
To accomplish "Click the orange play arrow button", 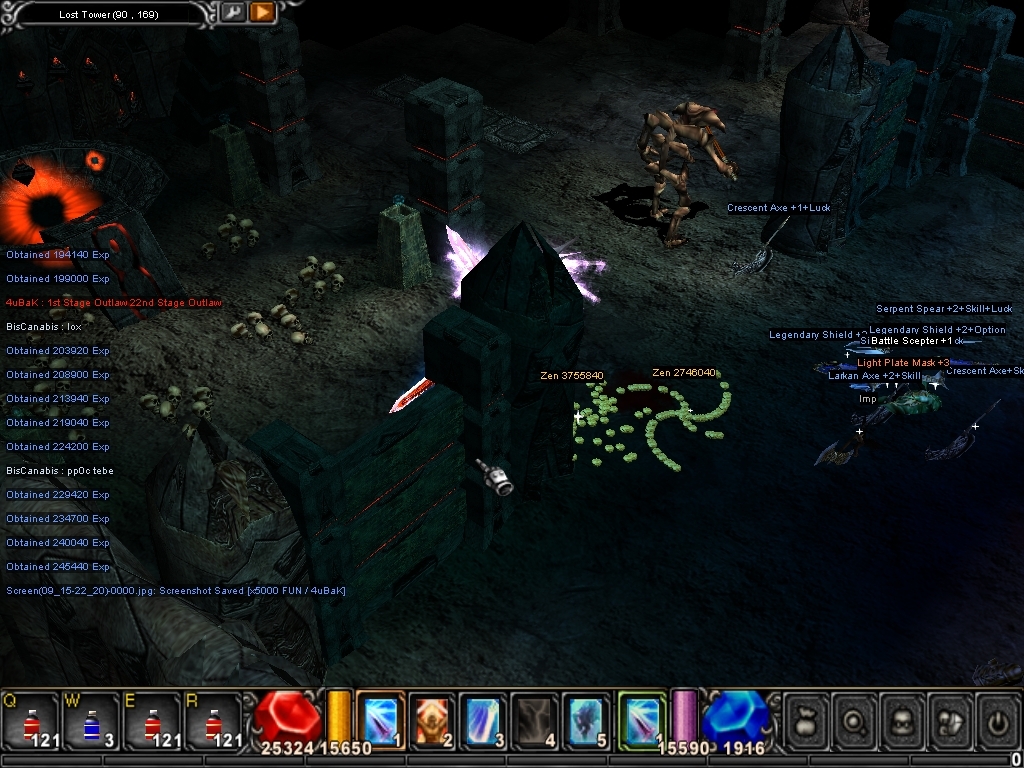I will coord(261,12).
